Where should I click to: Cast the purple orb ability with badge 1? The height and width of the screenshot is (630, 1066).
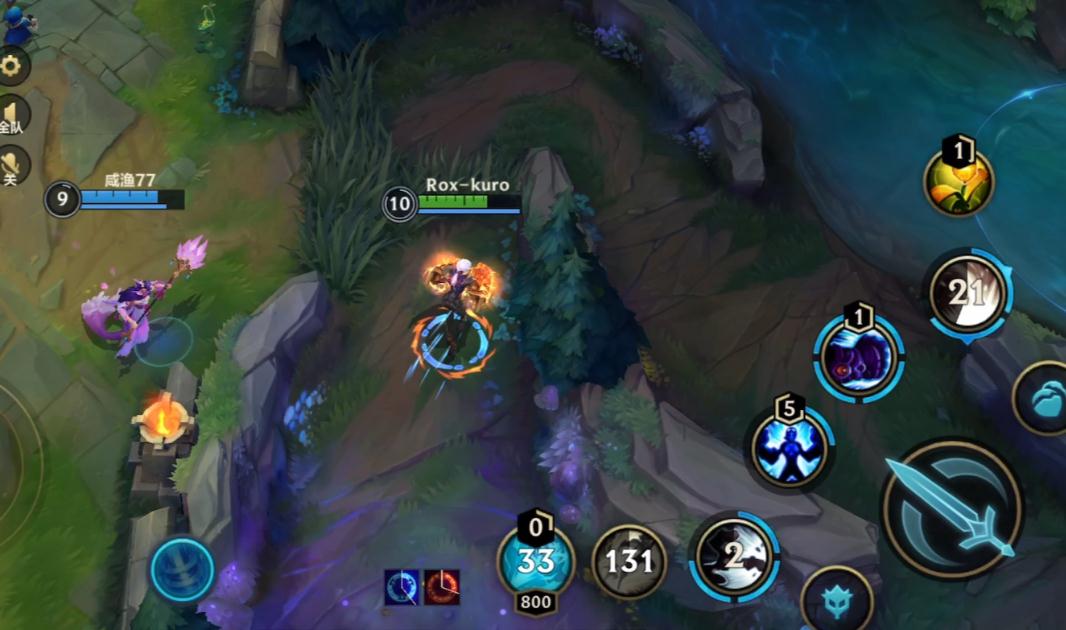[859, 360]
